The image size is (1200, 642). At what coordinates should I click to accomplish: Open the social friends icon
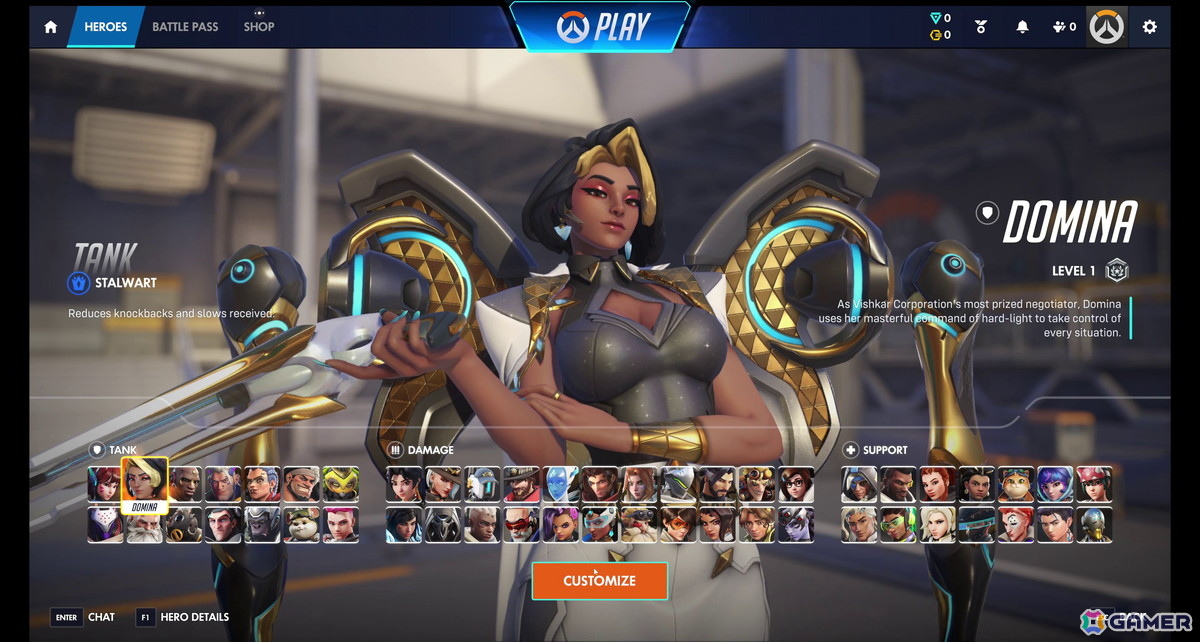point(1065,27)
